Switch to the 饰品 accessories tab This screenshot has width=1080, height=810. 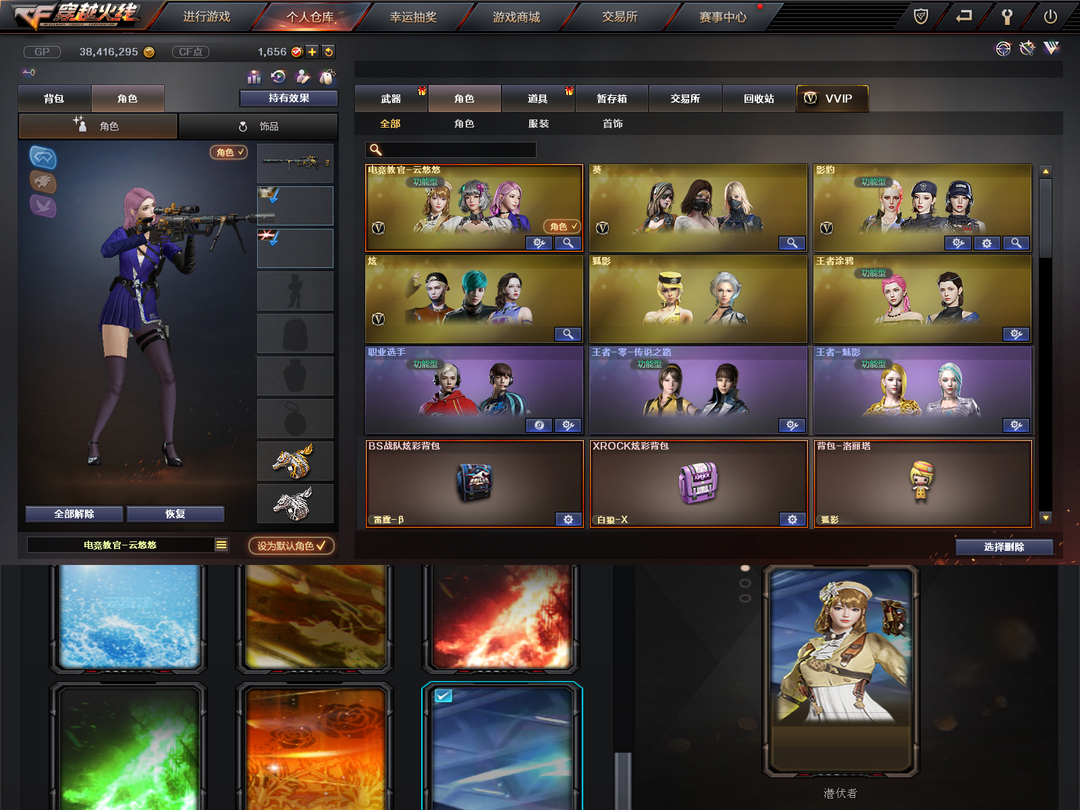[258, 127]
